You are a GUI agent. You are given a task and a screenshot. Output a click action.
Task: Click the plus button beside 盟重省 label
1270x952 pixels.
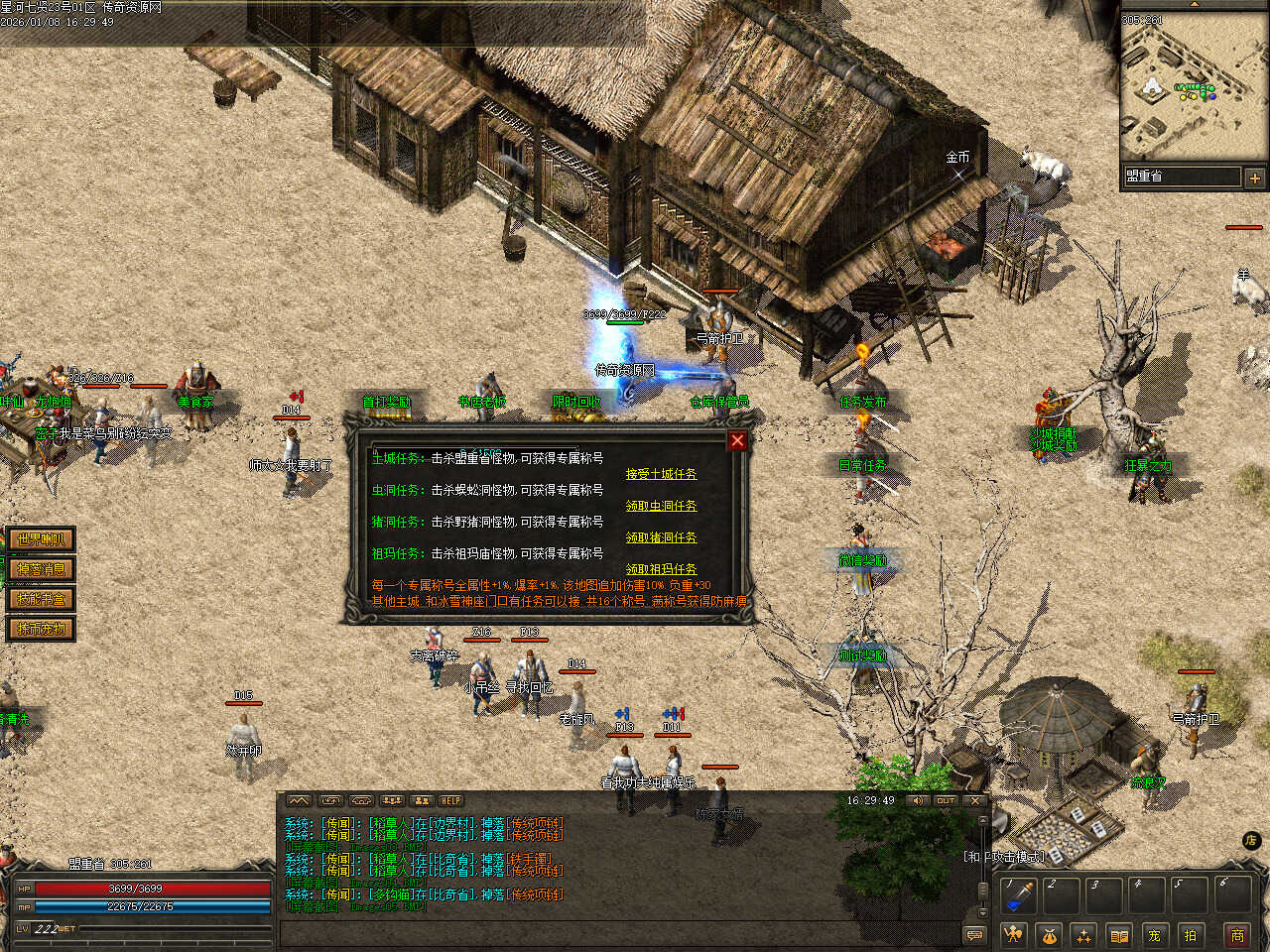(x=1254, y=178)
